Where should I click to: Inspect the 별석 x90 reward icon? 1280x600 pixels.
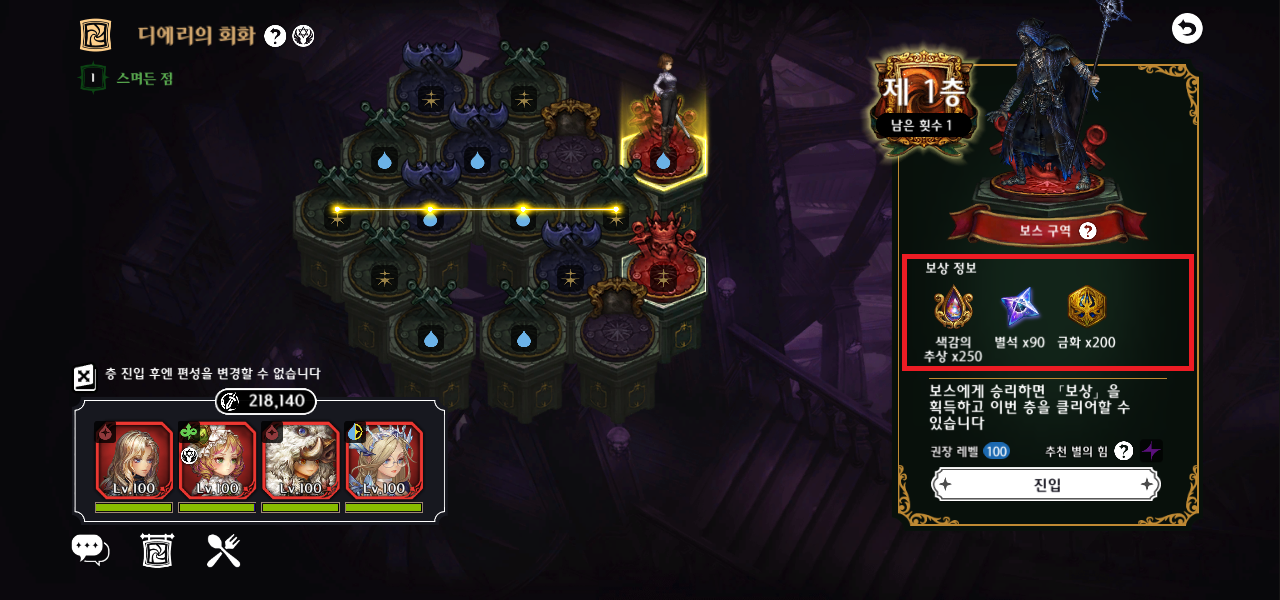click(x=1020, y=308)
